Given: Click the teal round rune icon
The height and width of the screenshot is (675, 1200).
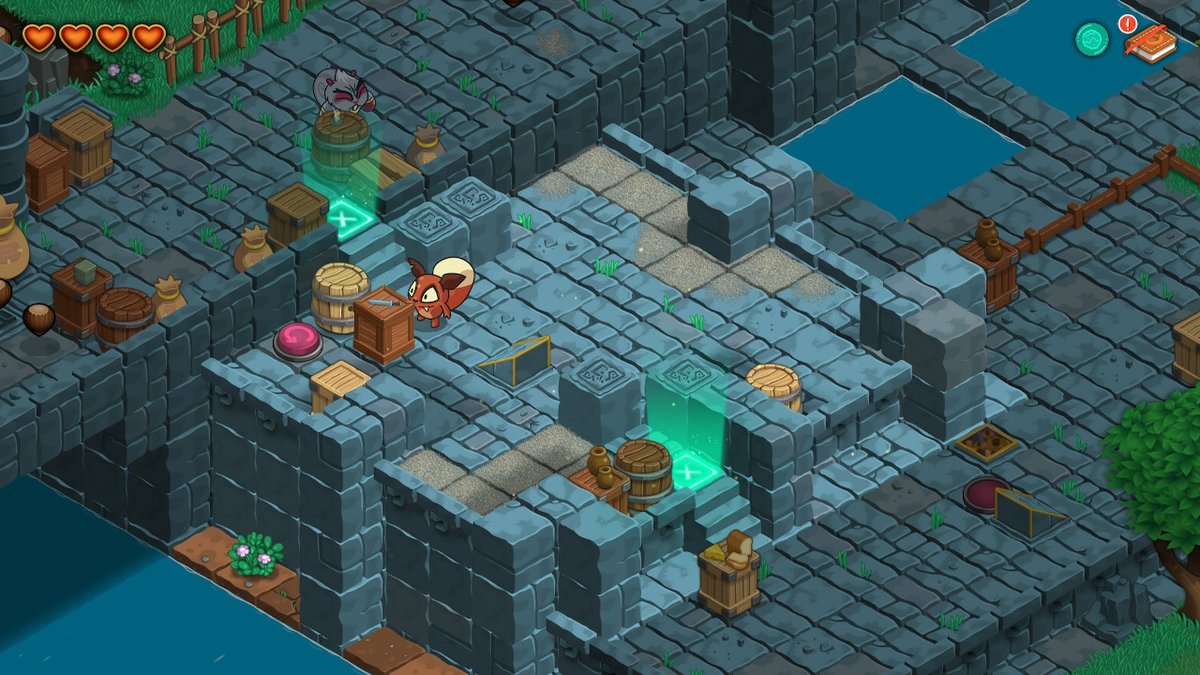Looking at the screenshot, I should (x=1092, y=39).
